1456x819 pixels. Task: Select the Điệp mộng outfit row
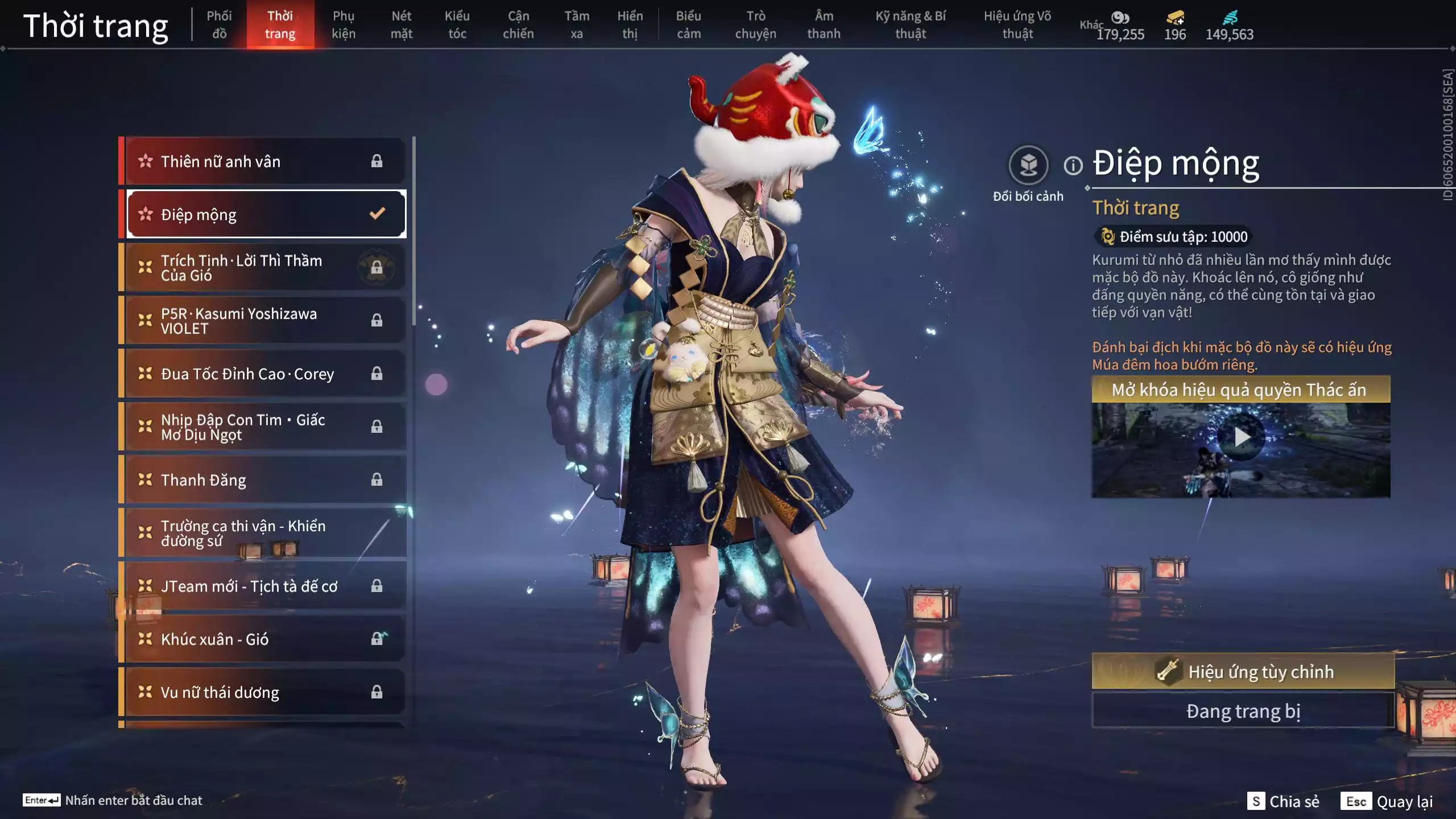click(266, 214)
